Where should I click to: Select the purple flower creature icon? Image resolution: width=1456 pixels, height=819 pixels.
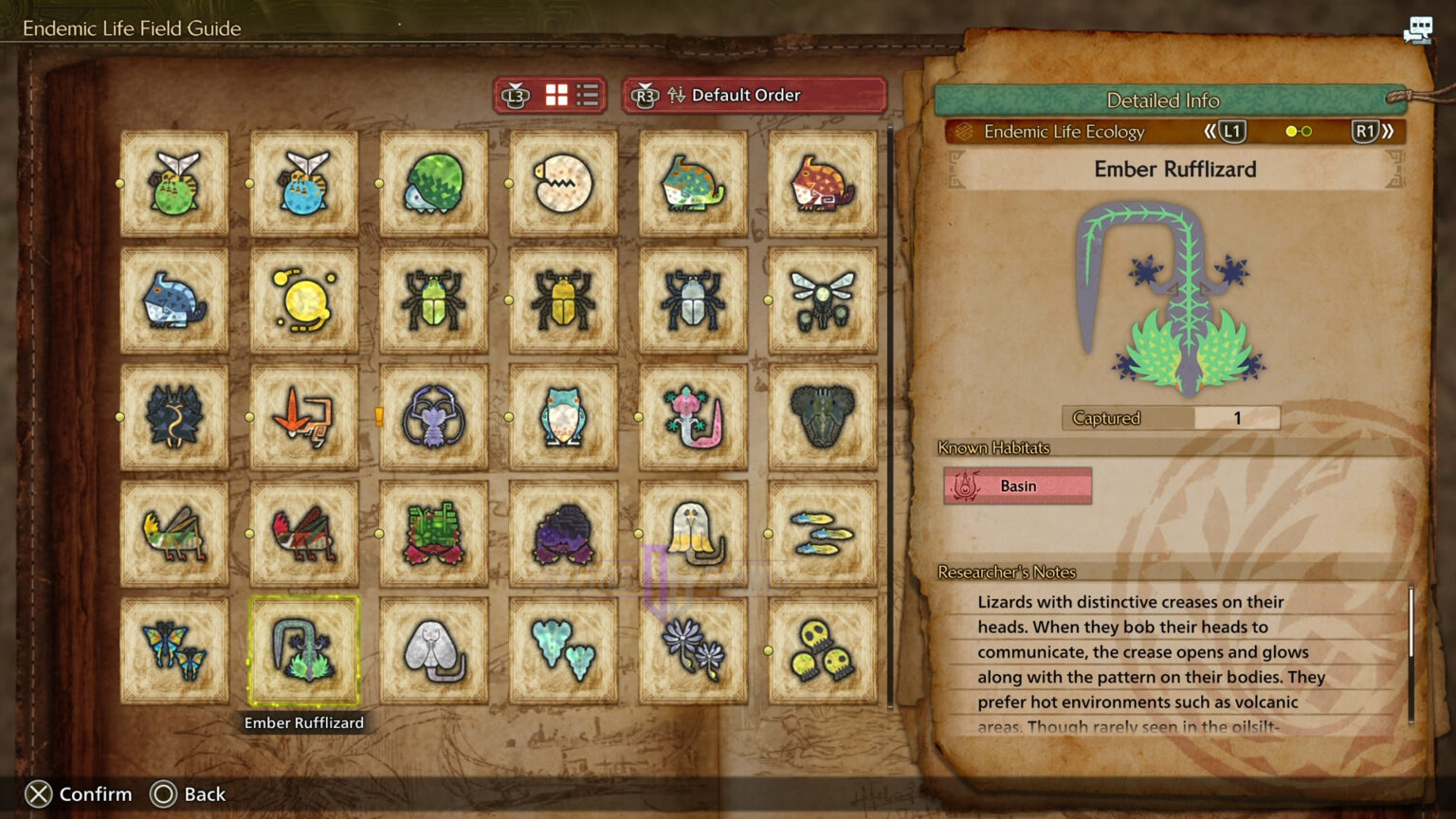pos(692,649)
